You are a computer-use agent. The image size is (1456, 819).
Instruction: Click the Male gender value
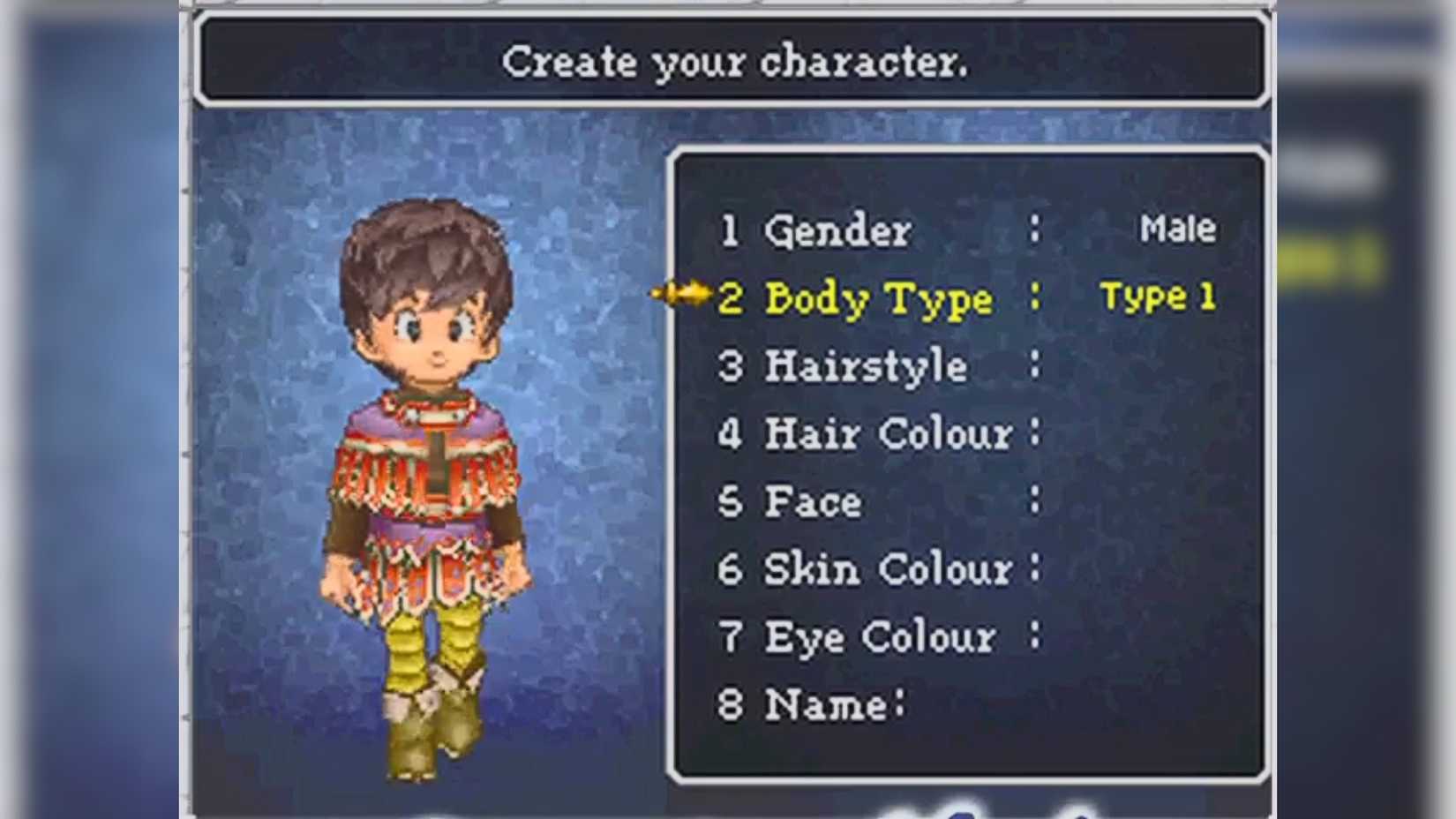tap(1178, 229)
